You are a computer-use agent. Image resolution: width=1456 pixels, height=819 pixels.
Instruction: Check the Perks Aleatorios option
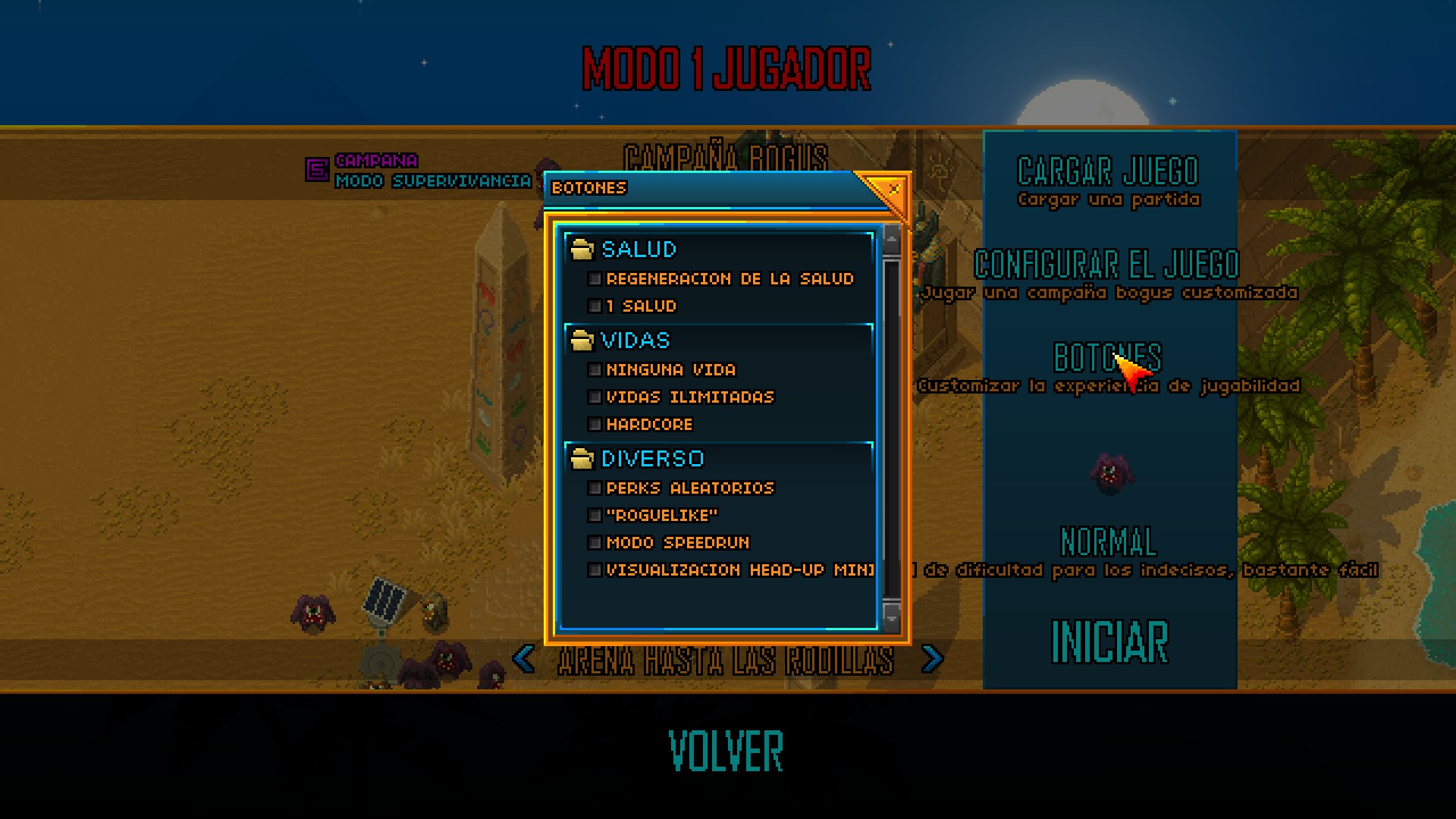tap(595, 488)
